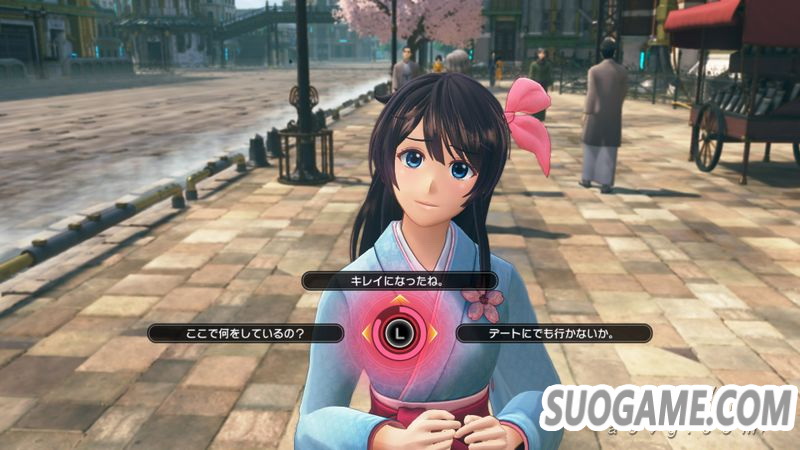Pick the response "デートにでも行かないか。"
Image resolution: width=800 pixels, height=450 pixels.
pos(555,333)
